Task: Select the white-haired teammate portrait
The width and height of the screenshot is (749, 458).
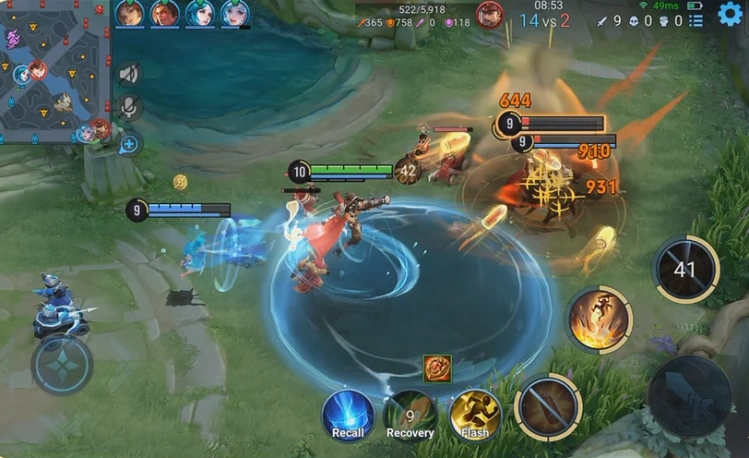Action: click(x=234, y=13)
